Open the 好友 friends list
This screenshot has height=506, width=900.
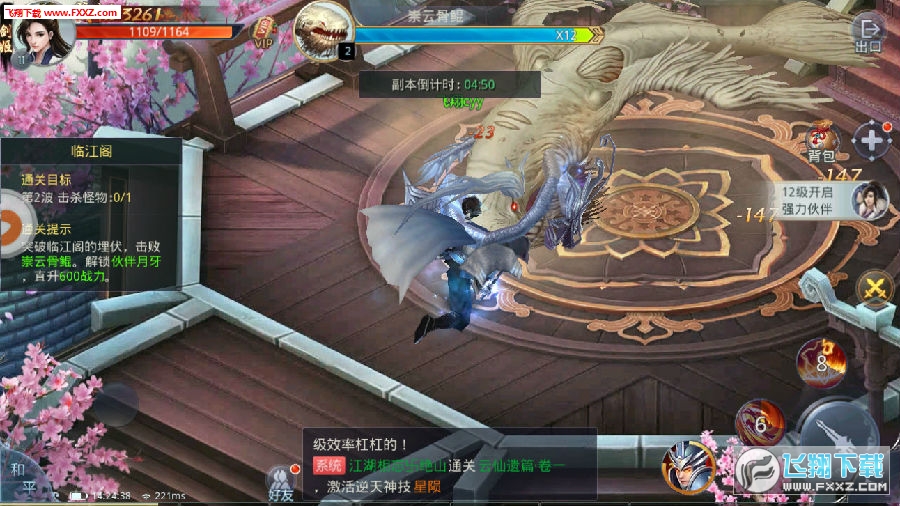[281, 482]
